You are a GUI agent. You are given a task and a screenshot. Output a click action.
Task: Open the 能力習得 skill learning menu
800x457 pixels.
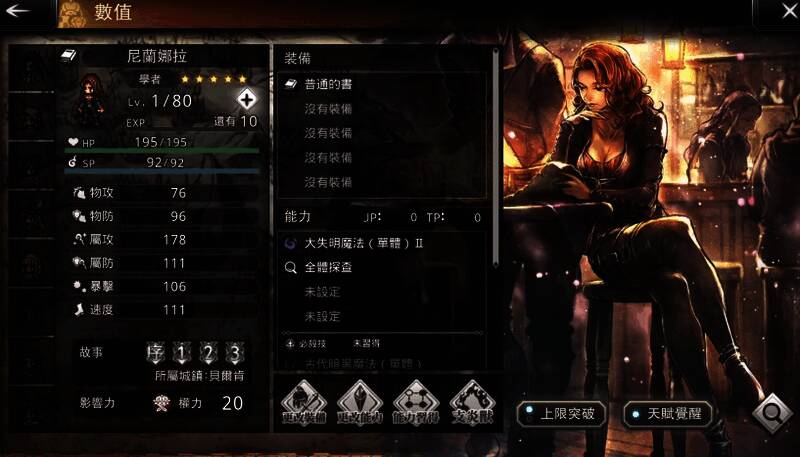tap(414, 400)
